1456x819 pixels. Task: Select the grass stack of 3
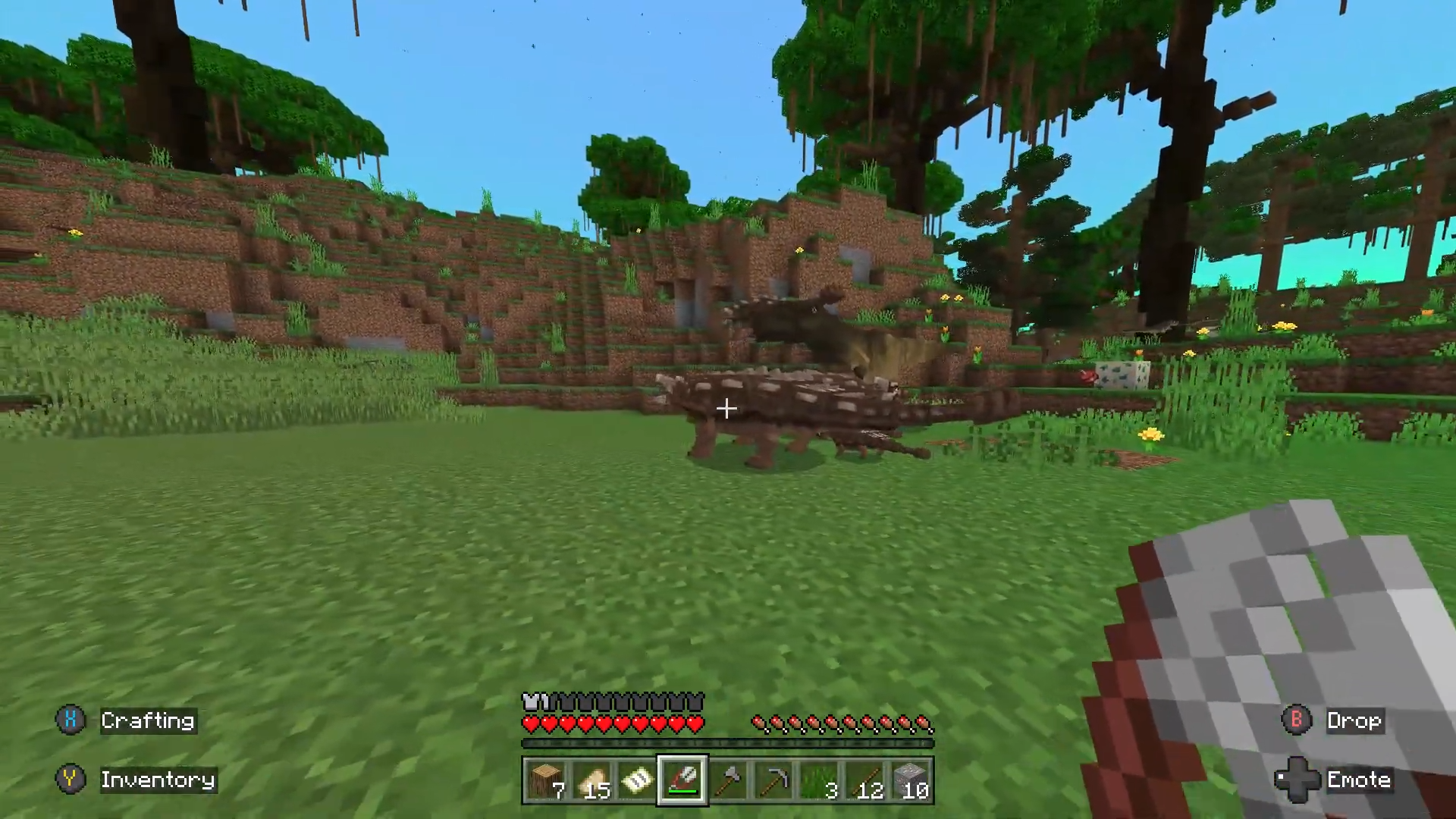pyautogui.click(x=820, y=780)
